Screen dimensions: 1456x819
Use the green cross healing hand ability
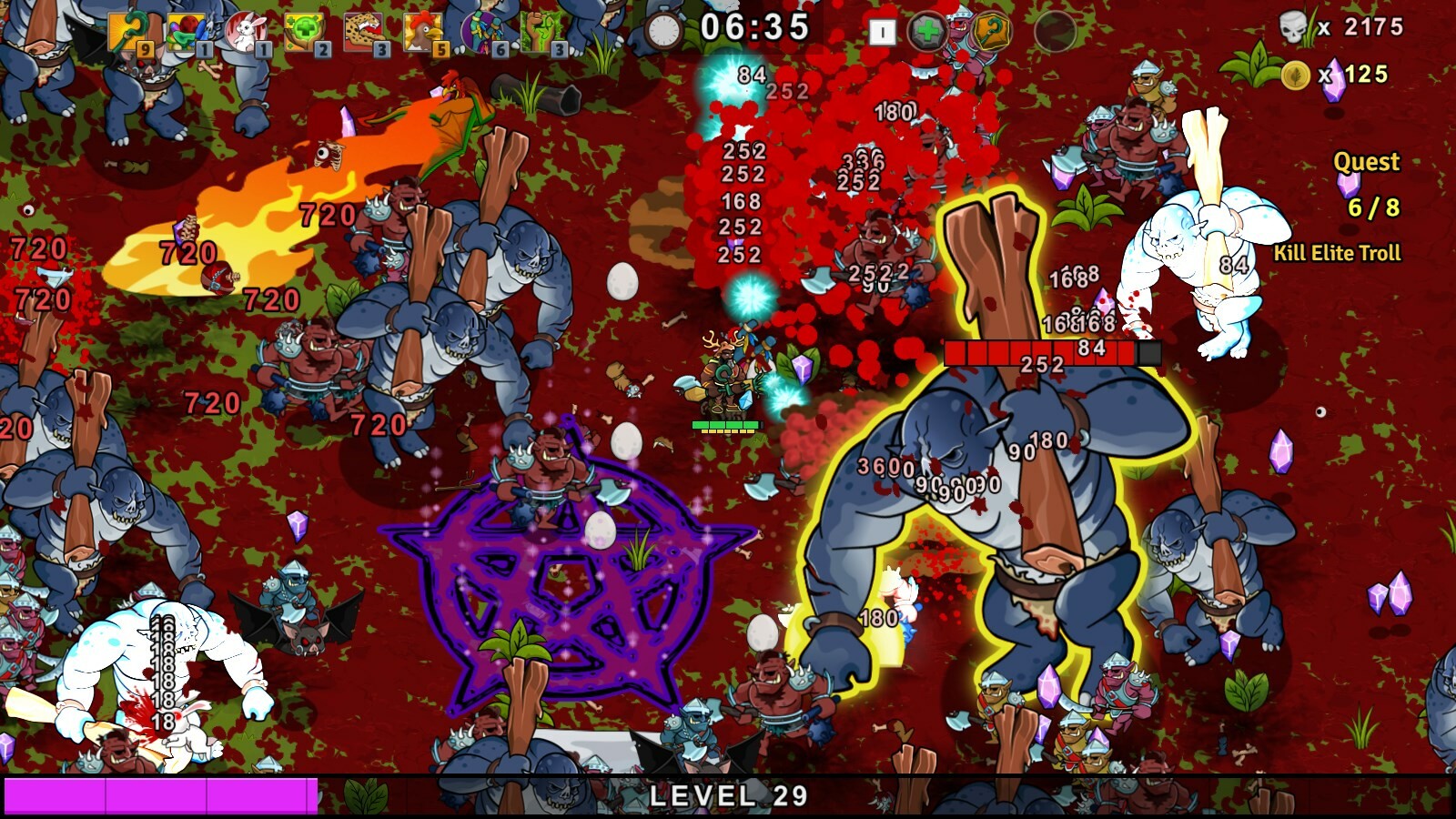[x=304, y=32]
